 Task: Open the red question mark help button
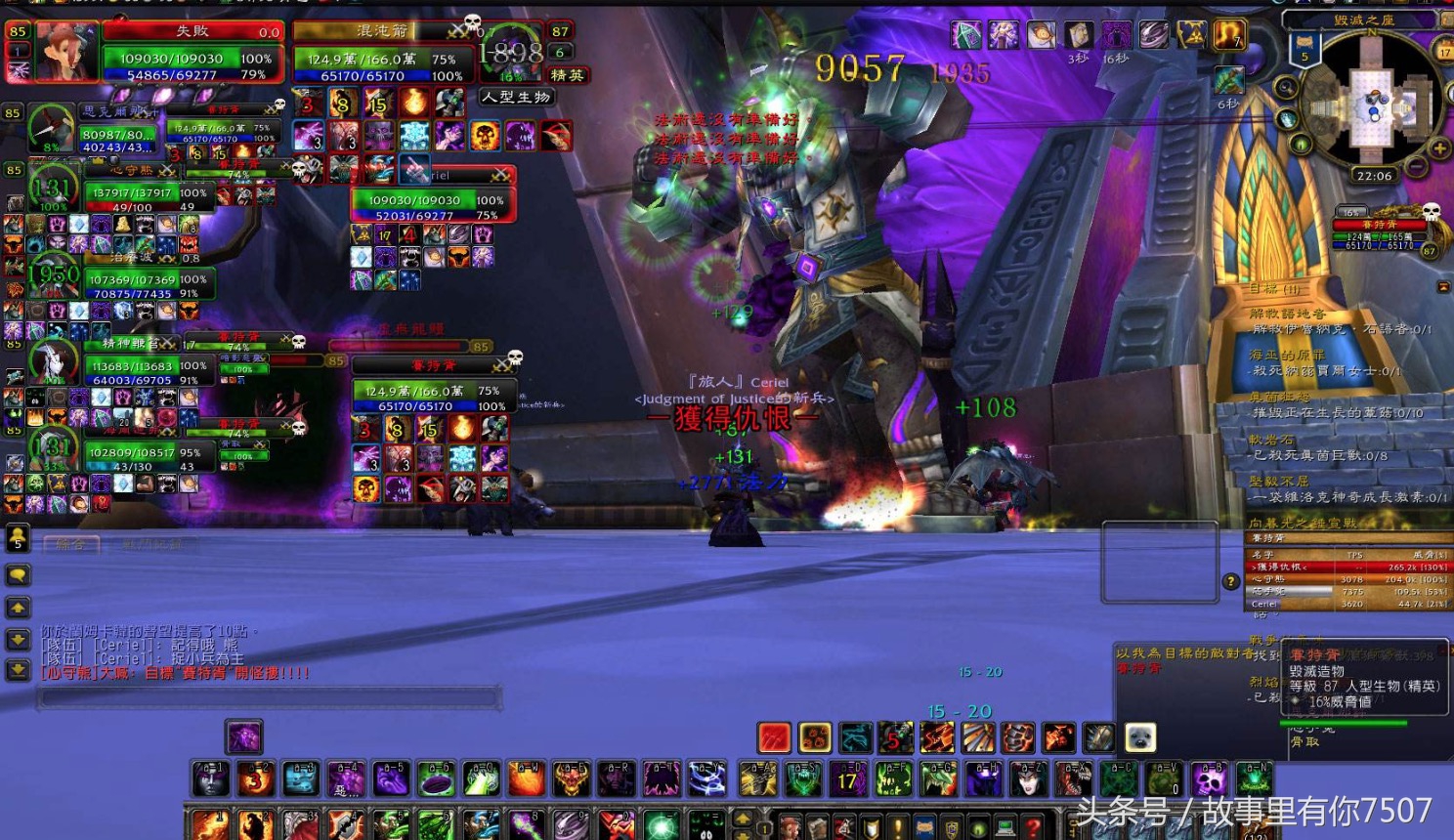pos(1033,827)
